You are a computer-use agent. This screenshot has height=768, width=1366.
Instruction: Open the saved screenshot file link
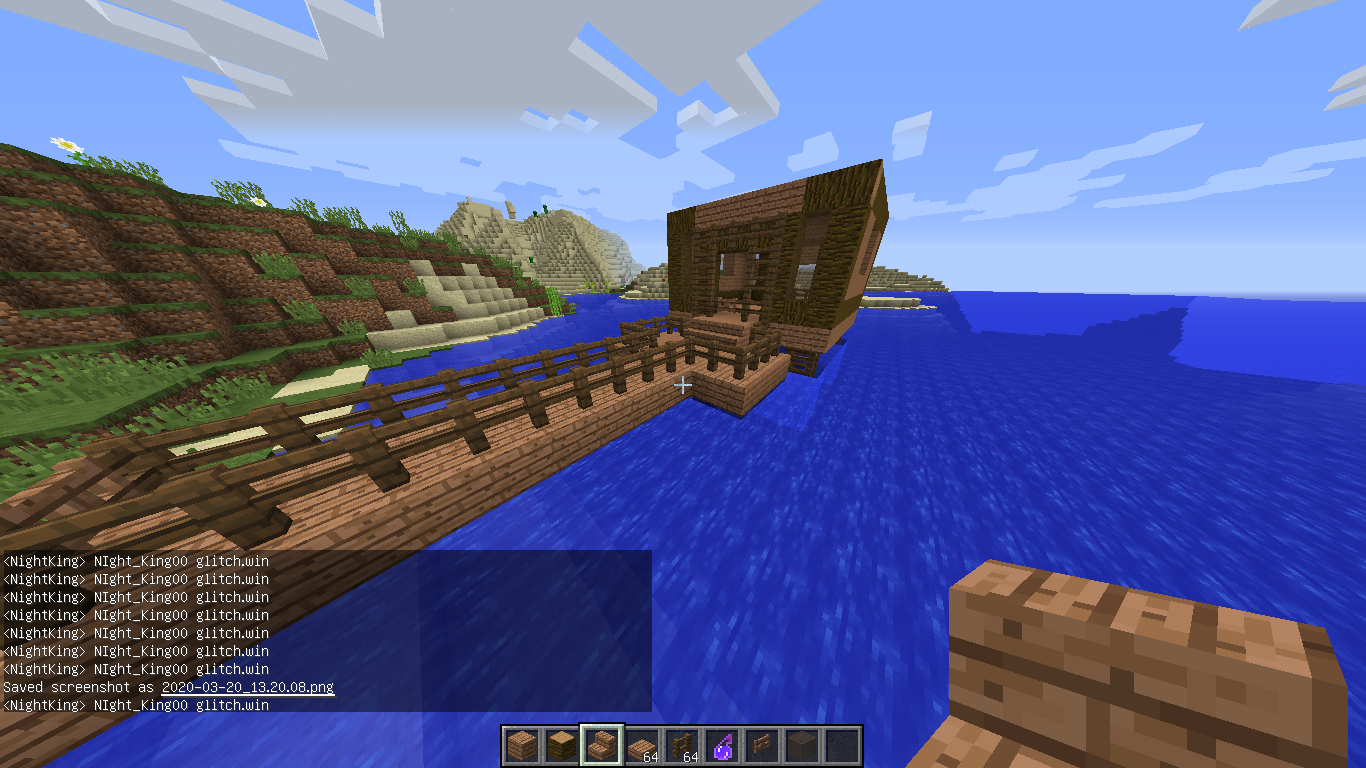(x=247, y=688)
